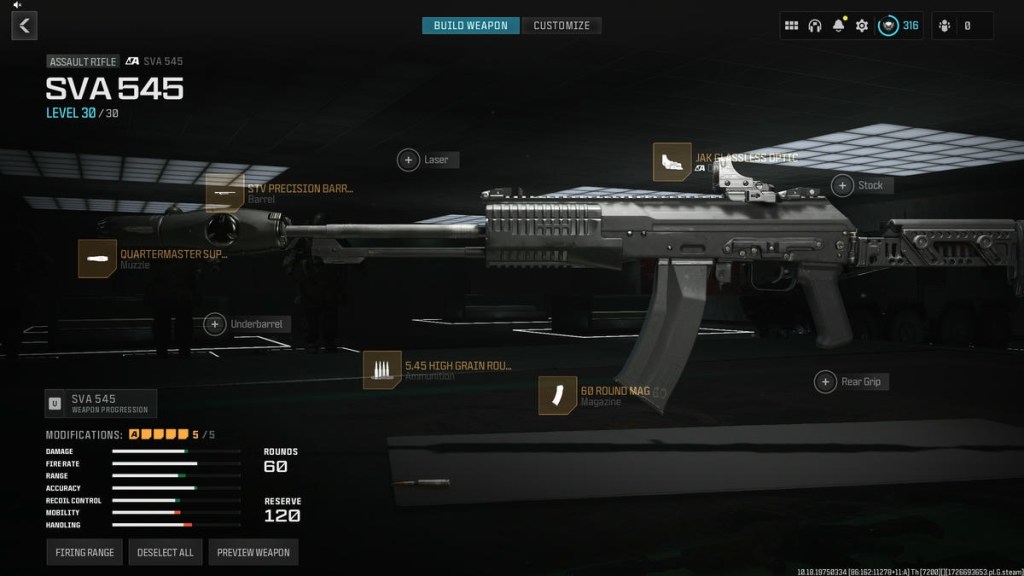Choose the JAK Glassless Optic slot
This screenshot has width=1024, height=576.
[672, 162]
